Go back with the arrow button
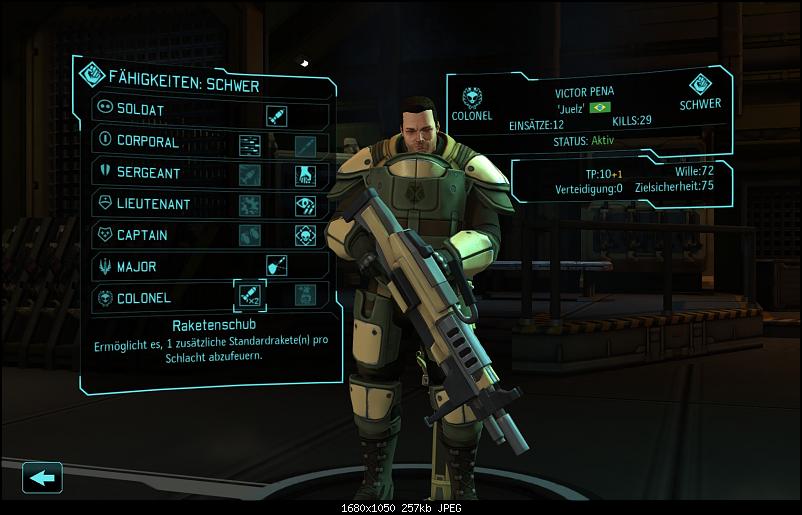This screenshot has height=515, width=802. coord(42,478)
